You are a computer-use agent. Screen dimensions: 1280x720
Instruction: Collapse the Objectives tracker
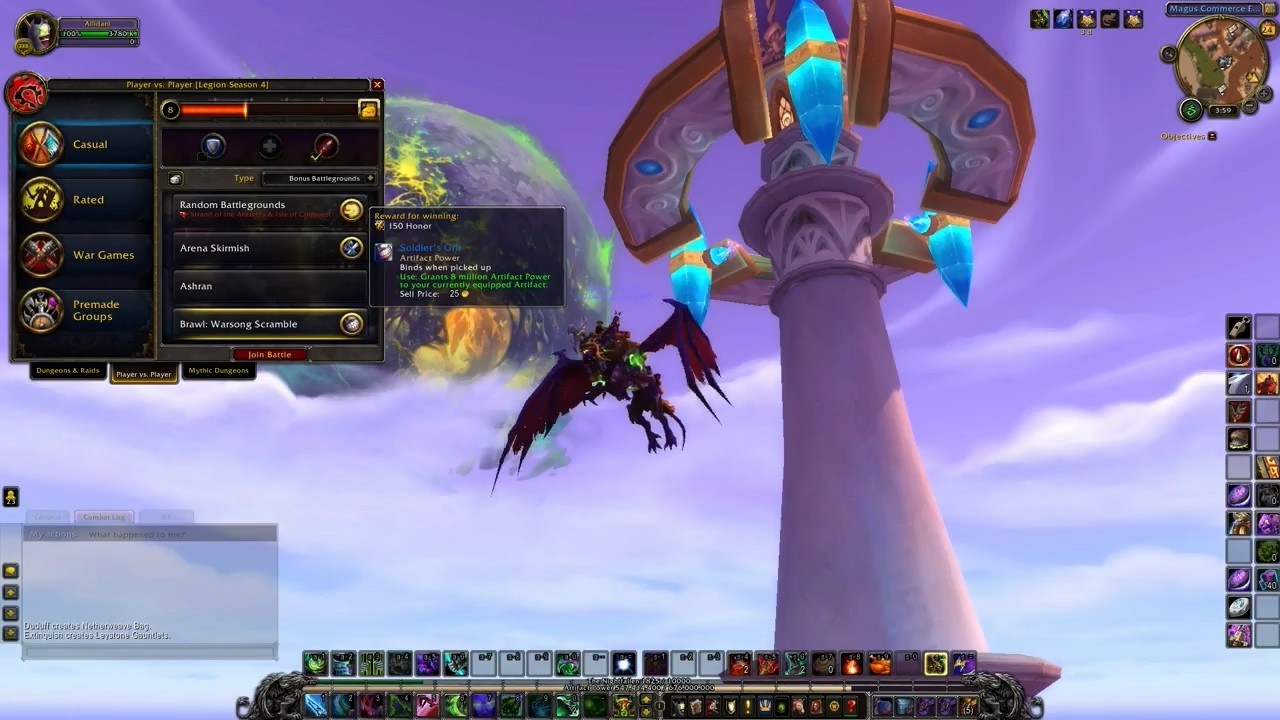1212,136
